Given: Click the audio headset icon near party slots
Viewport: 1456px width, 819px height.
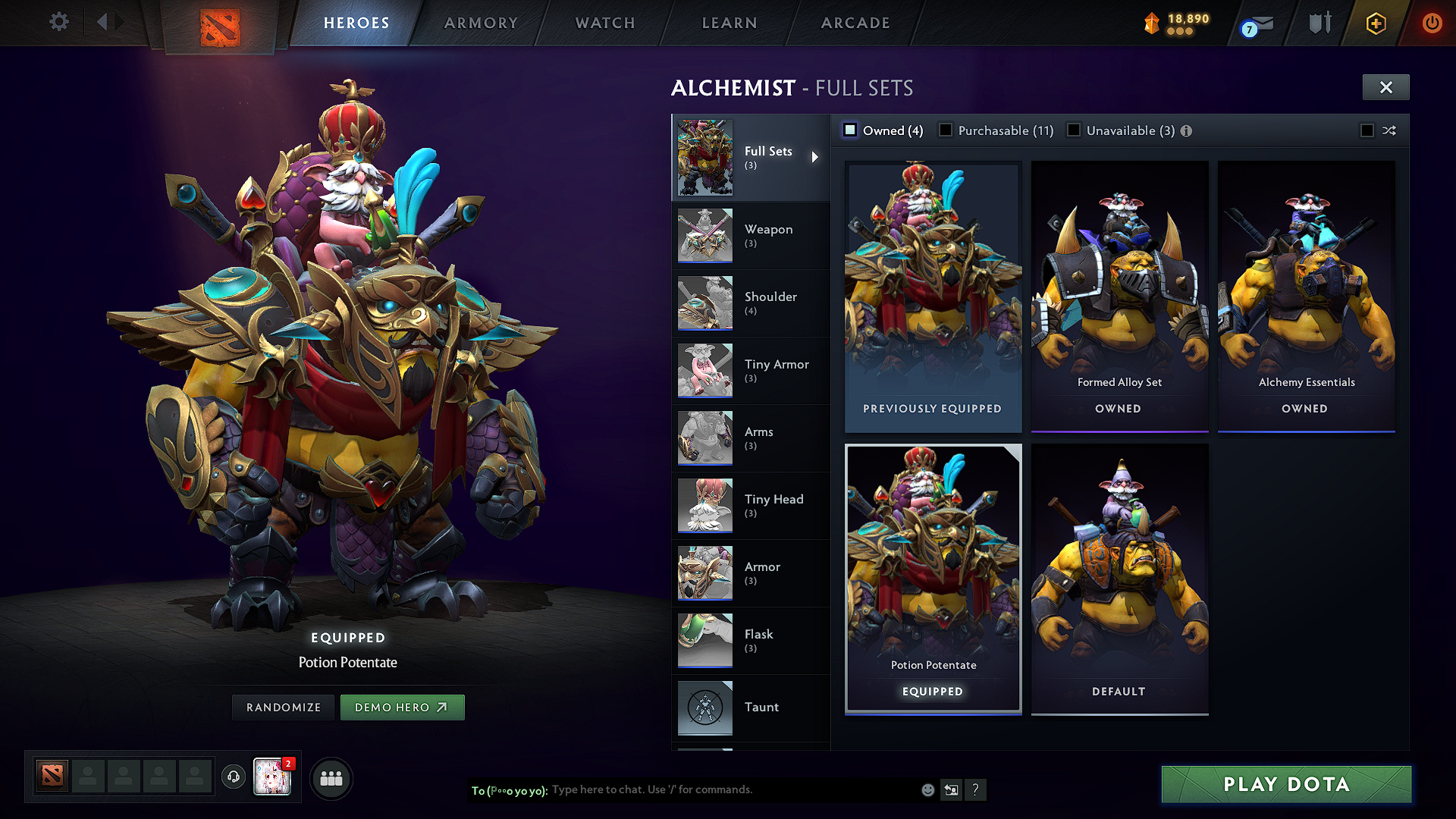Looking at the screenshot, I should [233, 777].
